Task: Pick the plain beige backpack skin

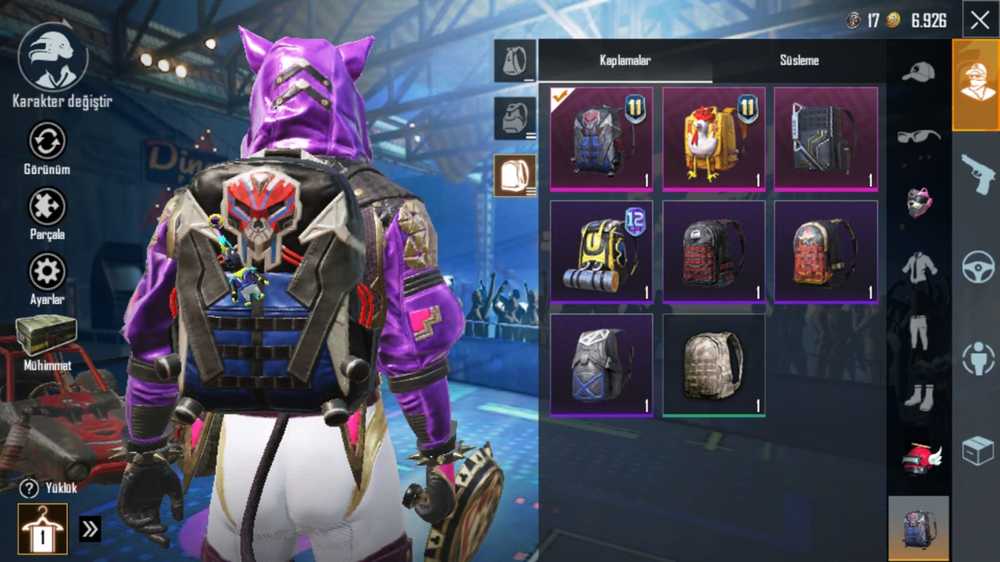Action: [713, 365]
